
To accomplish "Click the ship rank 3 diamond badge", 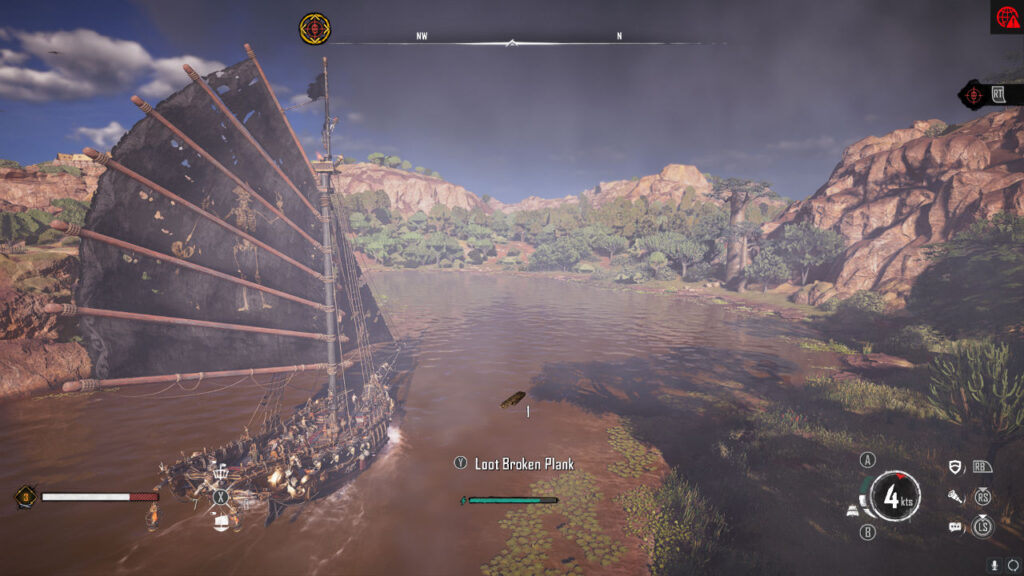I will click(26, 496).
